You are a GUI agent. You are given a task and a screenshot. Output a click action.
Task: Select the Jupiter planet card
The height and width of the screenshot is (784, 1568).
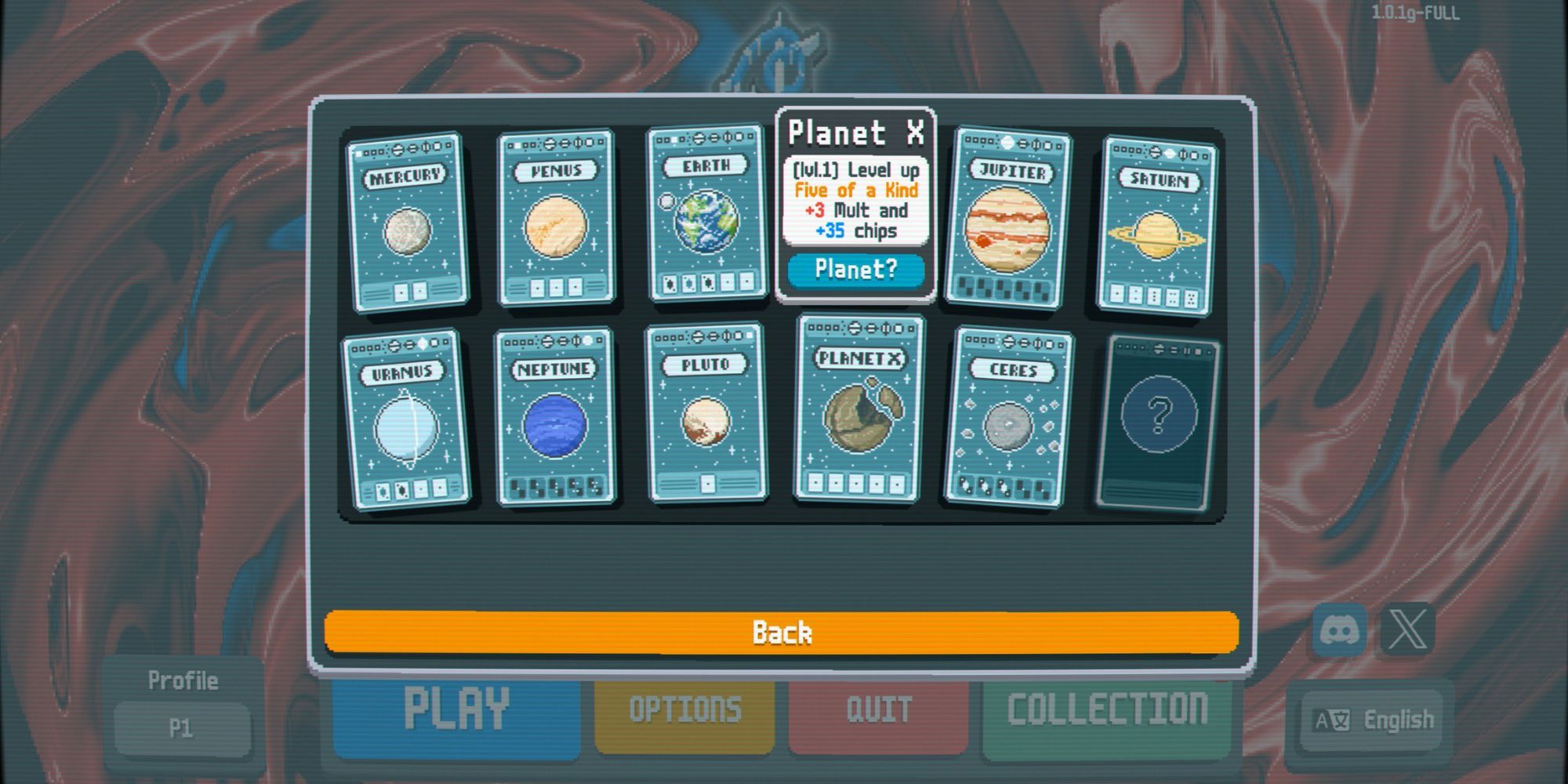[x=1007, y=218]
